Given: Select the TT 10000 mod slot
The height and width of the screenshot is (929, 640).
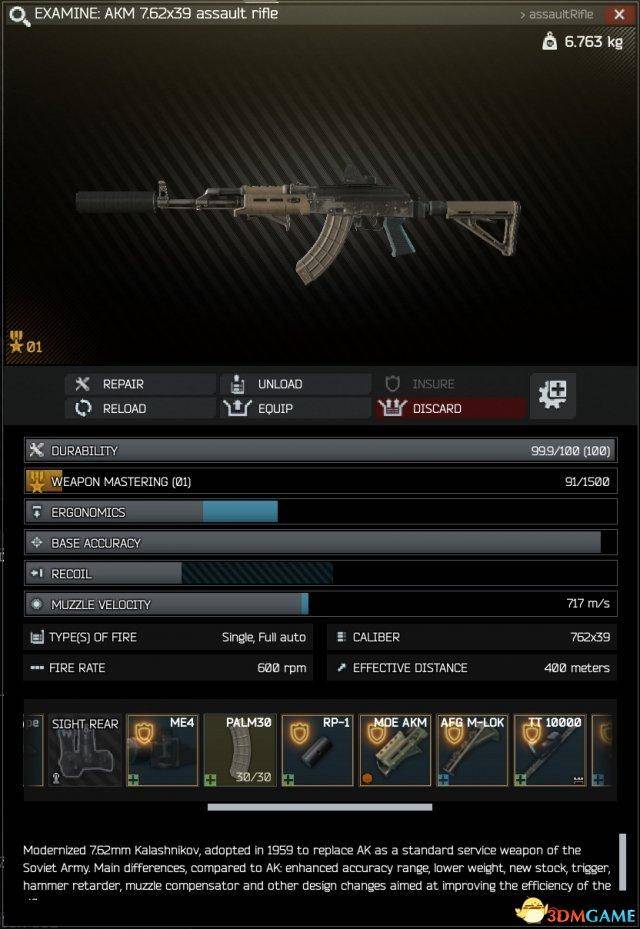Looking at the screenshot, I should [551, 751].
